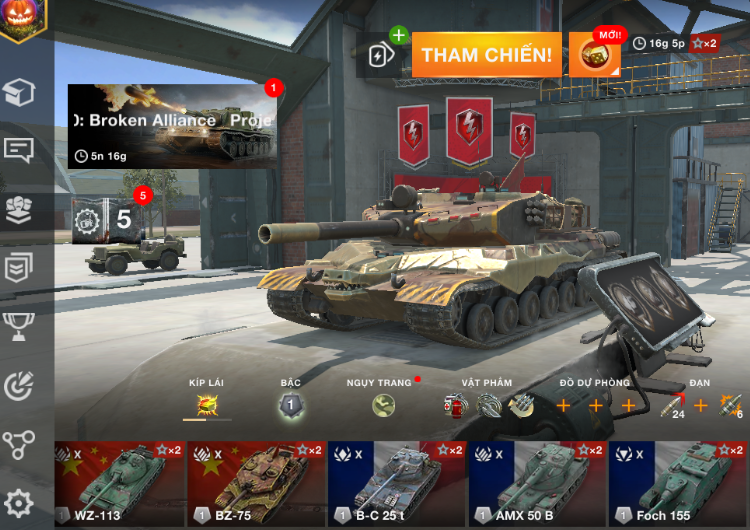Select the Foch 155 tank card
Screen dimensions: 750x530
[678, 483]
